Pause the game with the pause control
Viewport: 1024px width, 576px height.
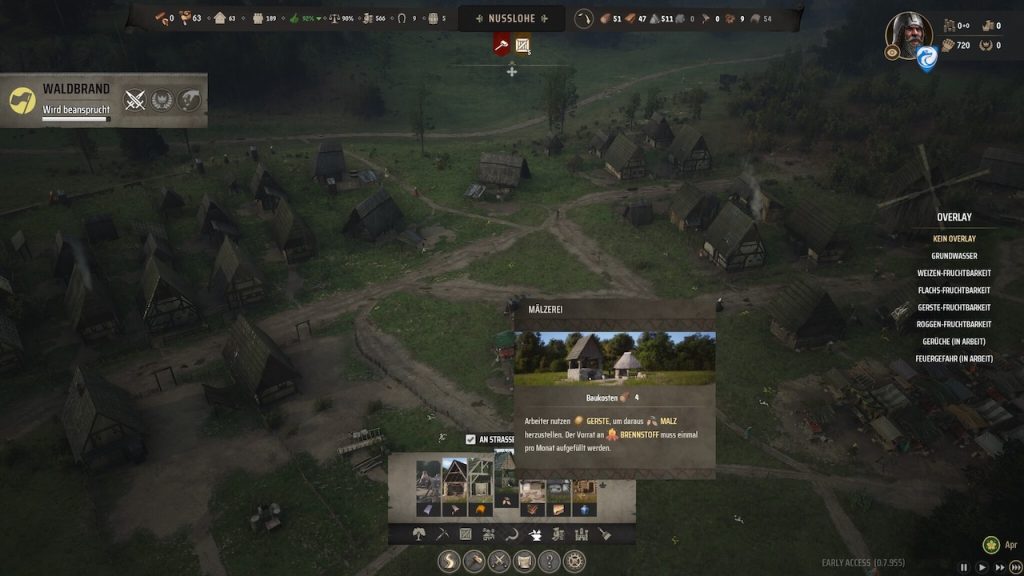coord(965,568)
